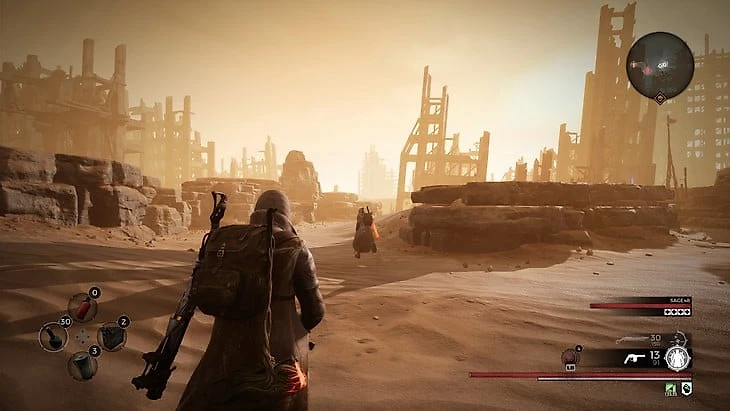Click the circular minimap
Viewport: 730px width, 411px height.
[x=660, y=65]
